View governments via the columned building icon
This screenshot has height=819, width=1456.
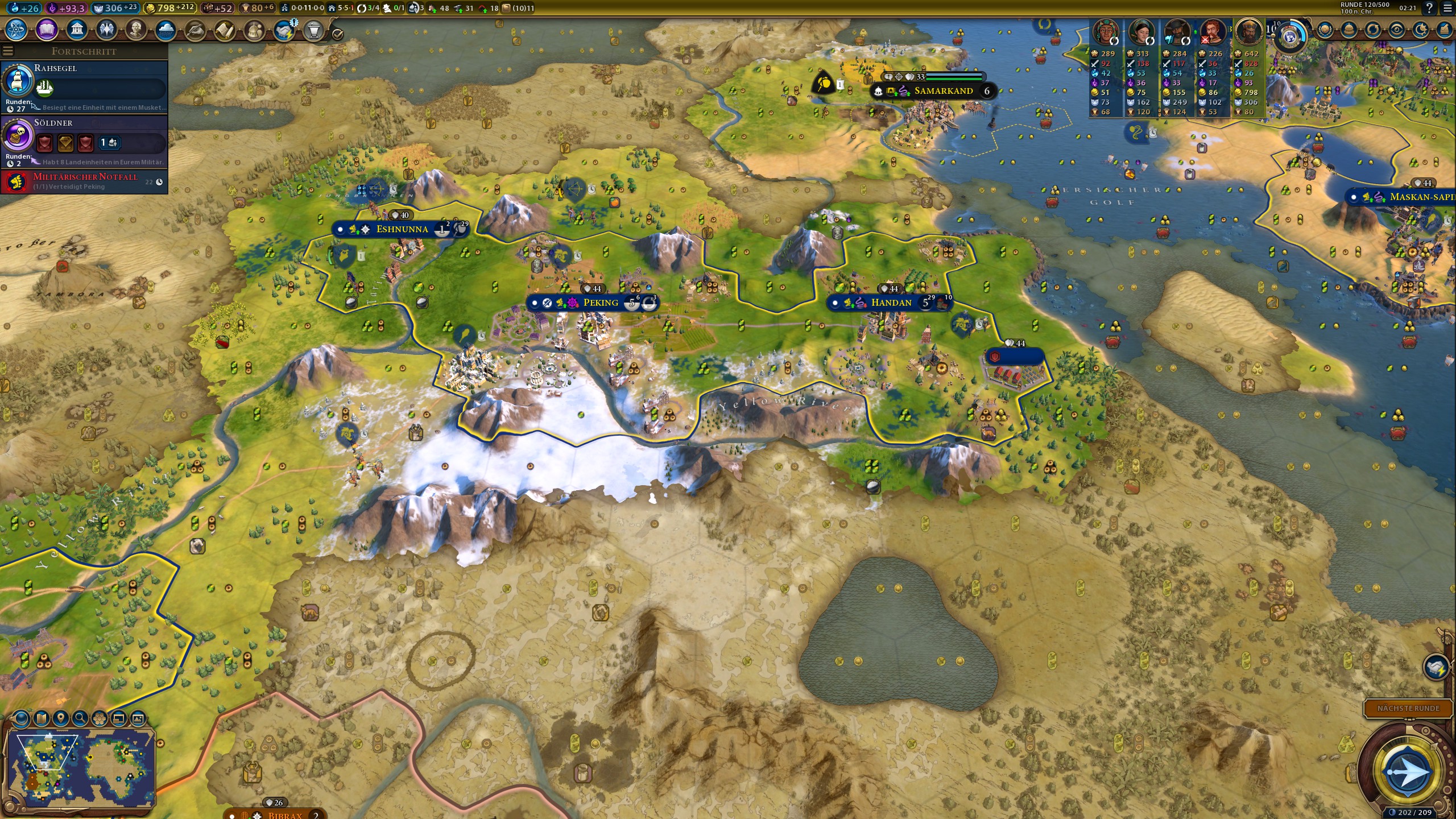[77, 30]
